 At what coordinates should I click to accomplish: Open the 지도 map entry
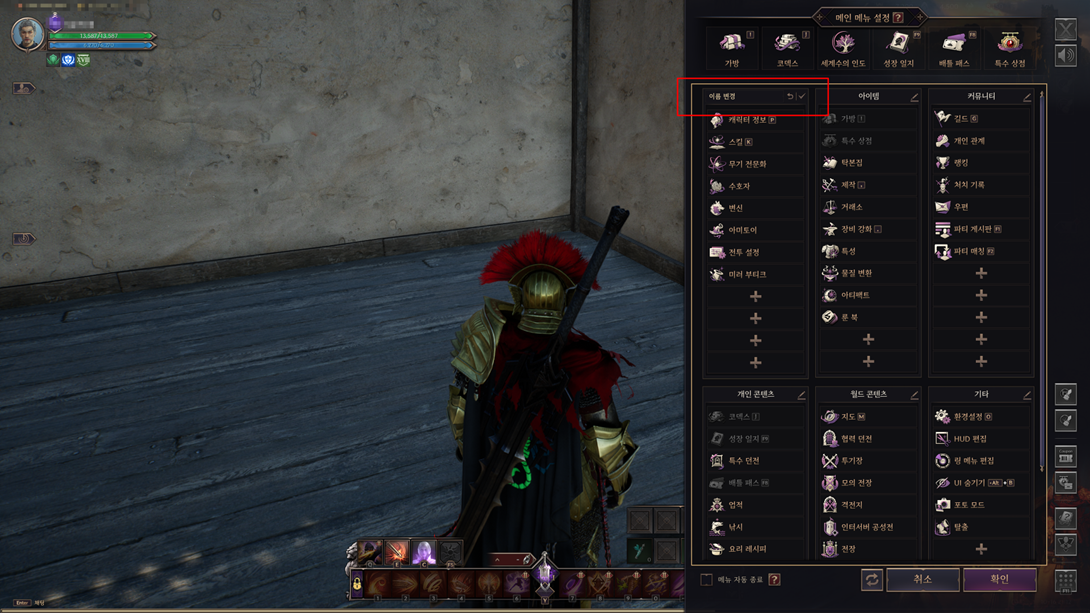coord(847,417)
